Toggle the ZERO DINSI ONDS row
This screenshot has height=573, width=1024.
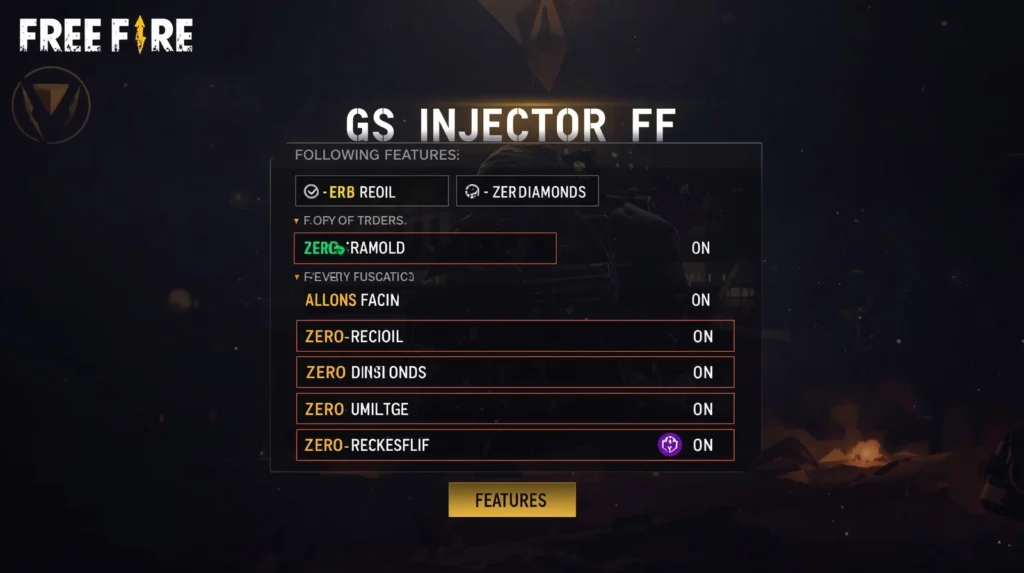pos(702,373)
